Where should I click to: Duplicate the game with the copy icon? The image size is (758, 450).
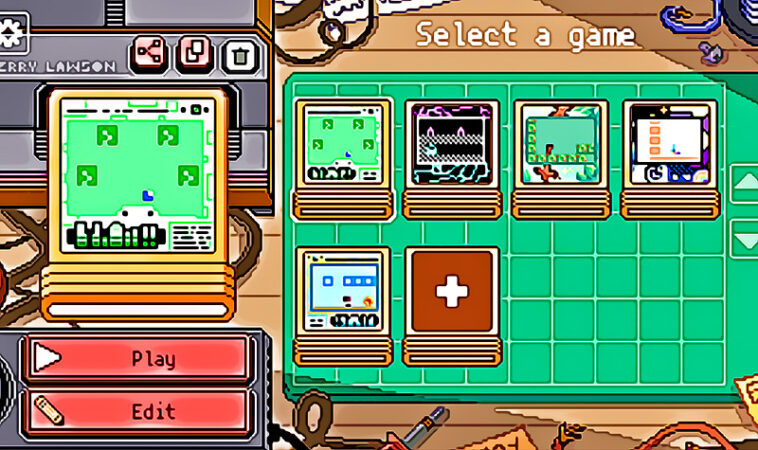coord(195,52)
